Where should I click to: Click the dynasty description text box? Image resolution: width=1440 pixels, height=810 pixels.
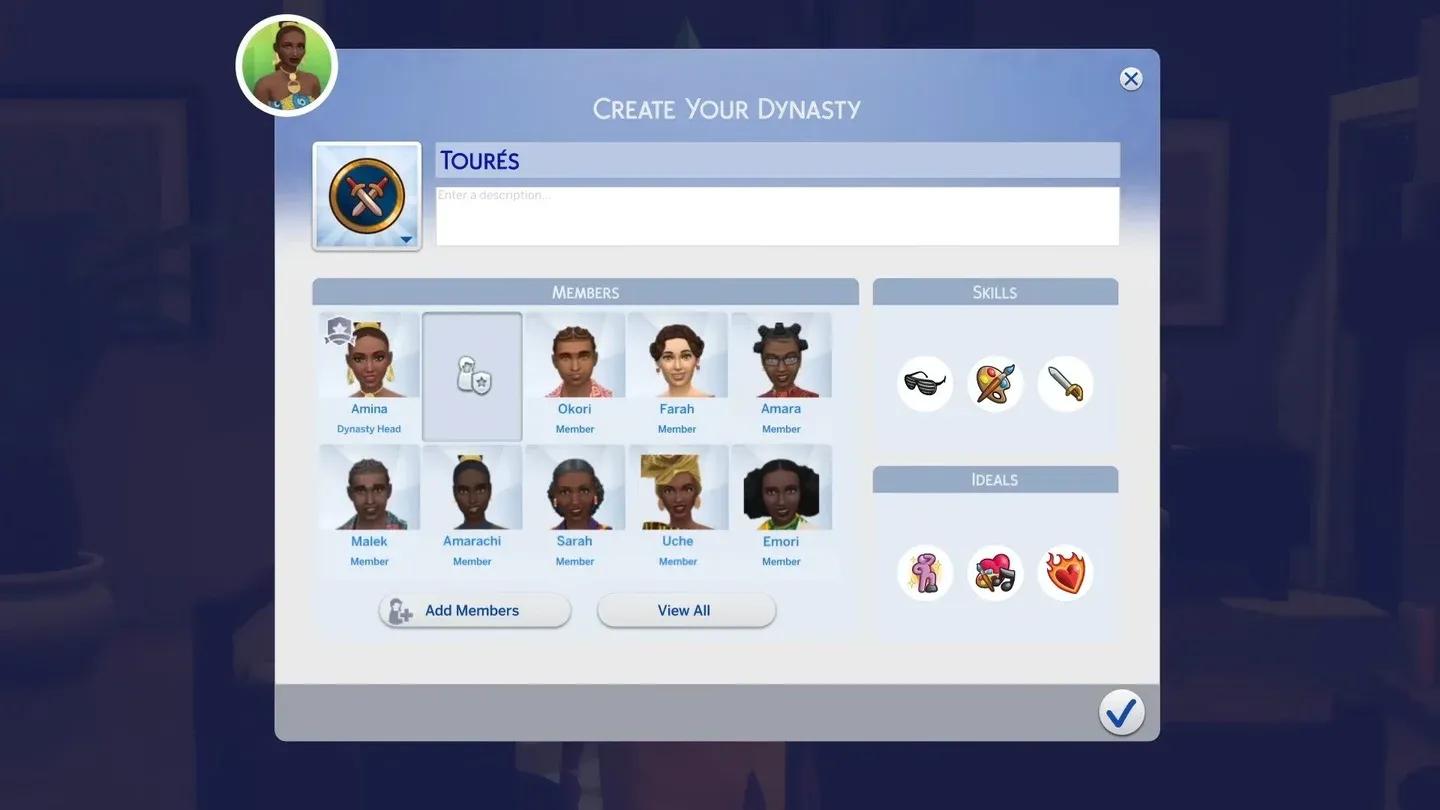777,216
